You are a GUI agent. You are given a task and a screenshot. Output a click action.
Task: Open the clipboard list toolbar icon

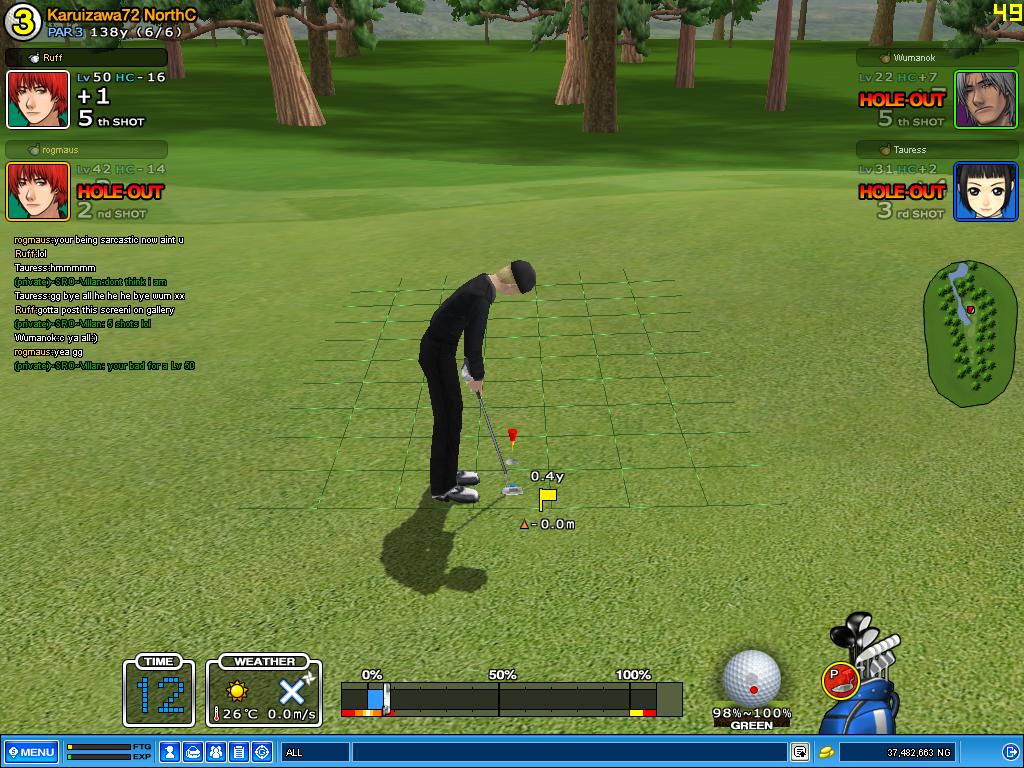pyautogui.click(x=240, y=752)
